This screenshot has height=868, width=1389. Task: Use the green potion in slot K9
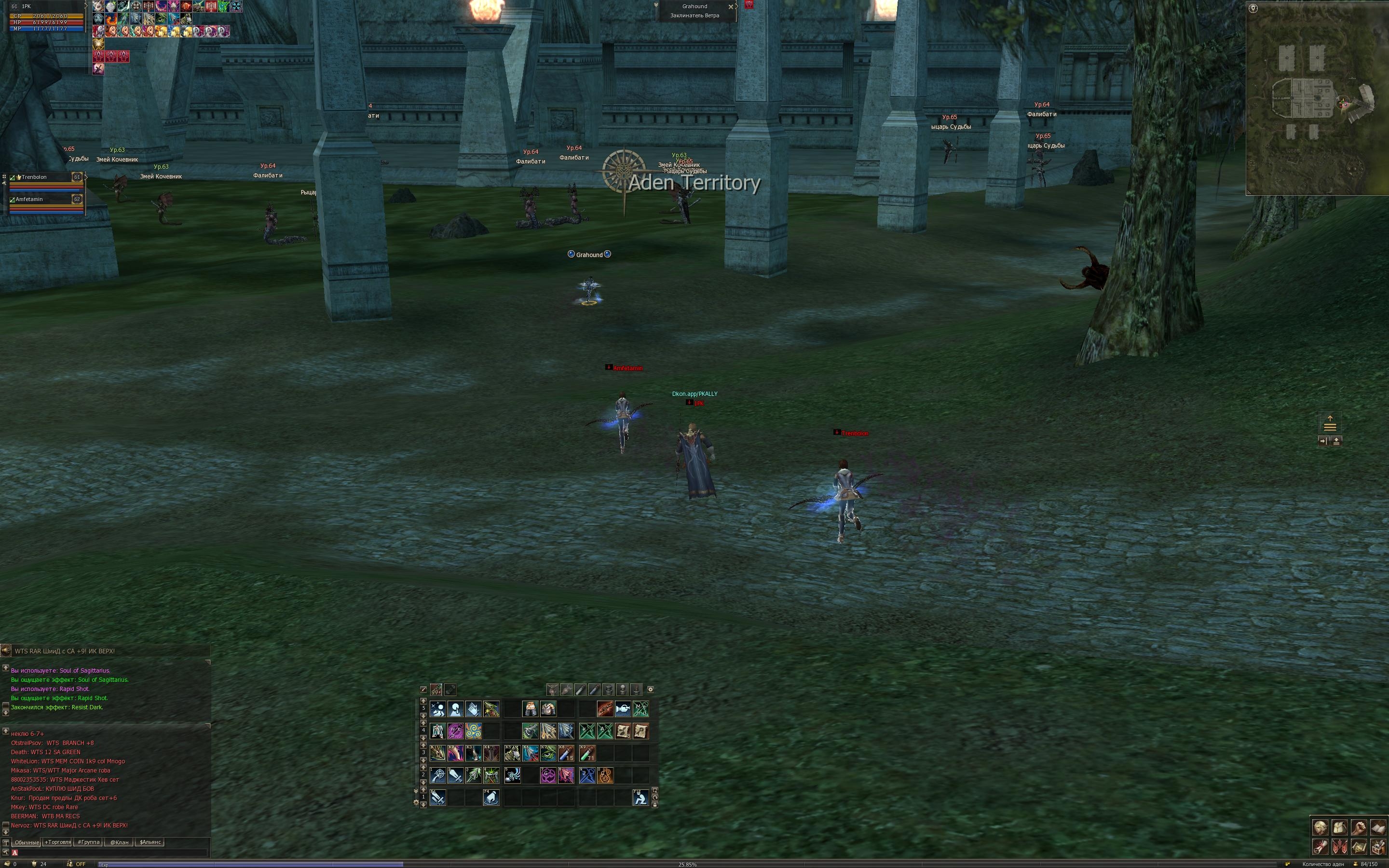587,753
